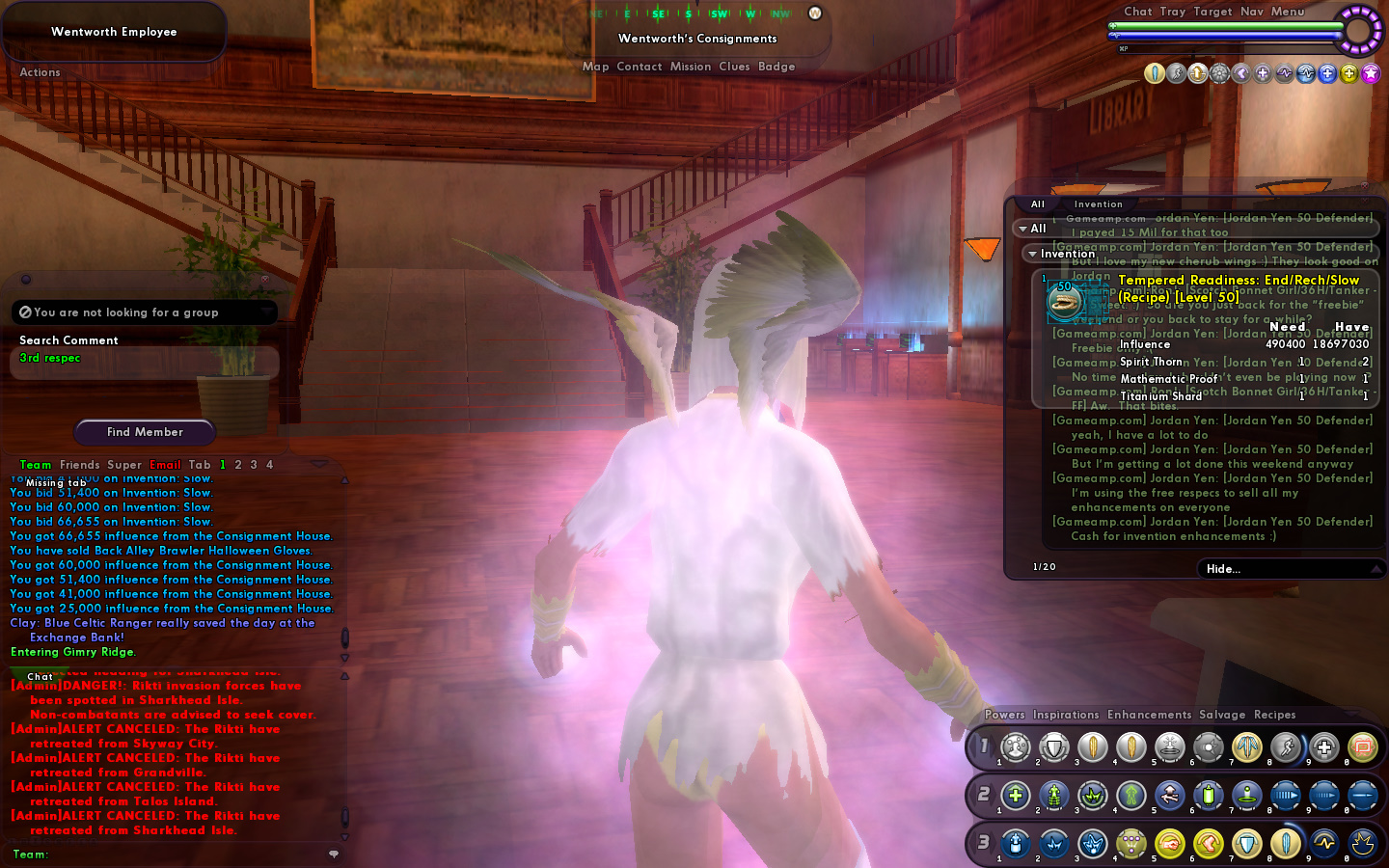This screenshot has width=1389, height=868.
Task: Open the Contact list
Action: pos(639,67)
